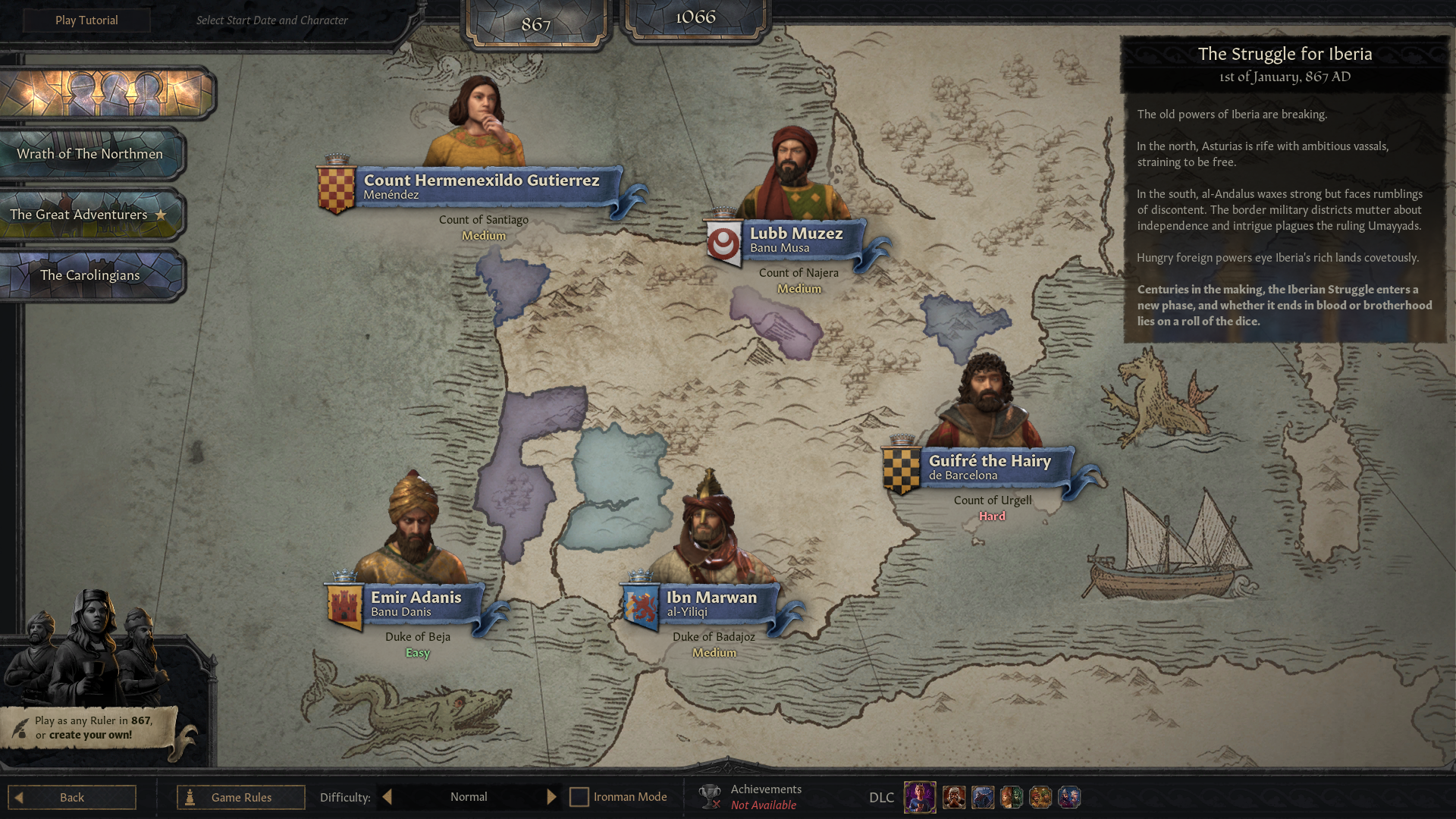Open the Play Tutorial option
Screen dimensions: 1456x819
(x=86, y=20)
